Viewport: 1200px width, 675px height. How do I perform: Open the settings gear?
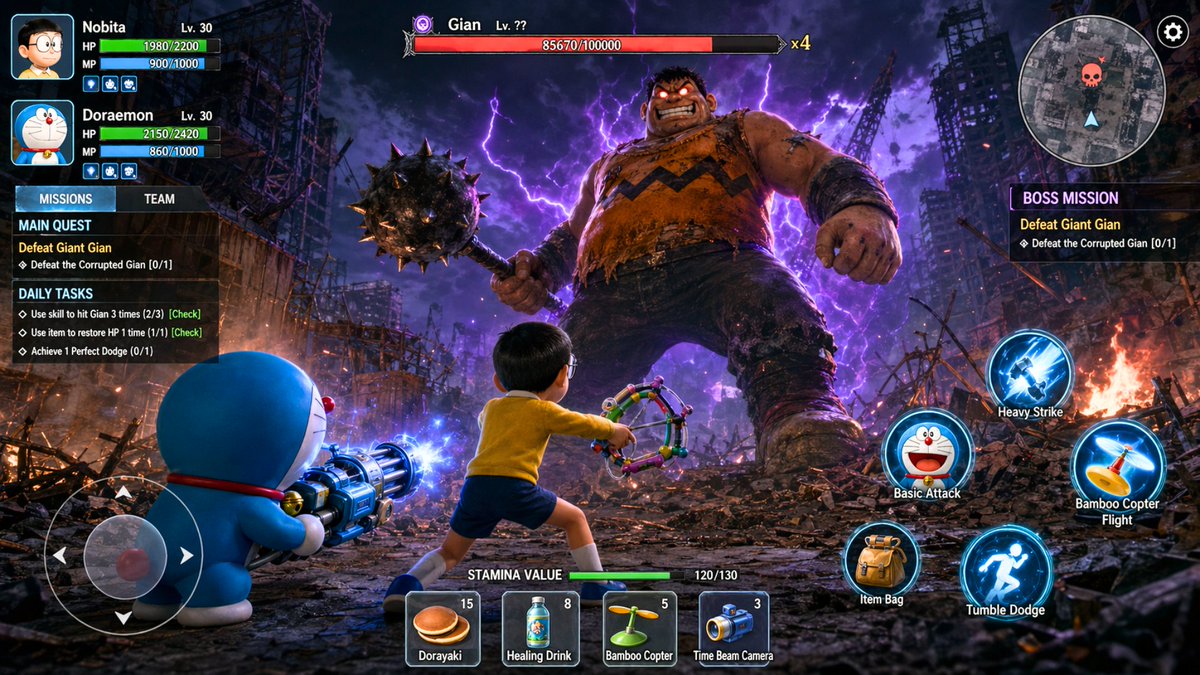[x=1172, y=32]
